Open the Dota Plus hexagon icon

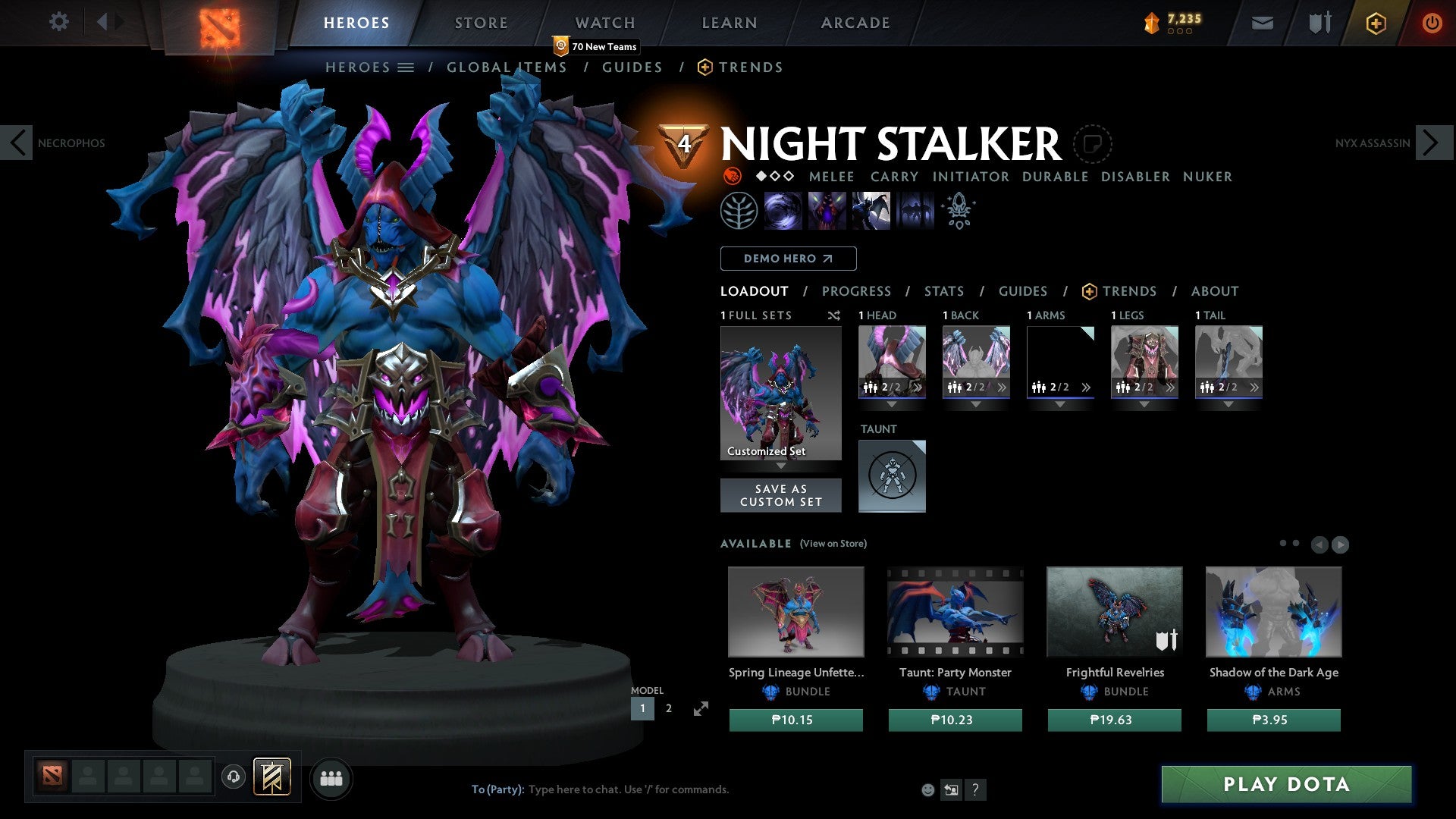click(x=1375, y=23)
